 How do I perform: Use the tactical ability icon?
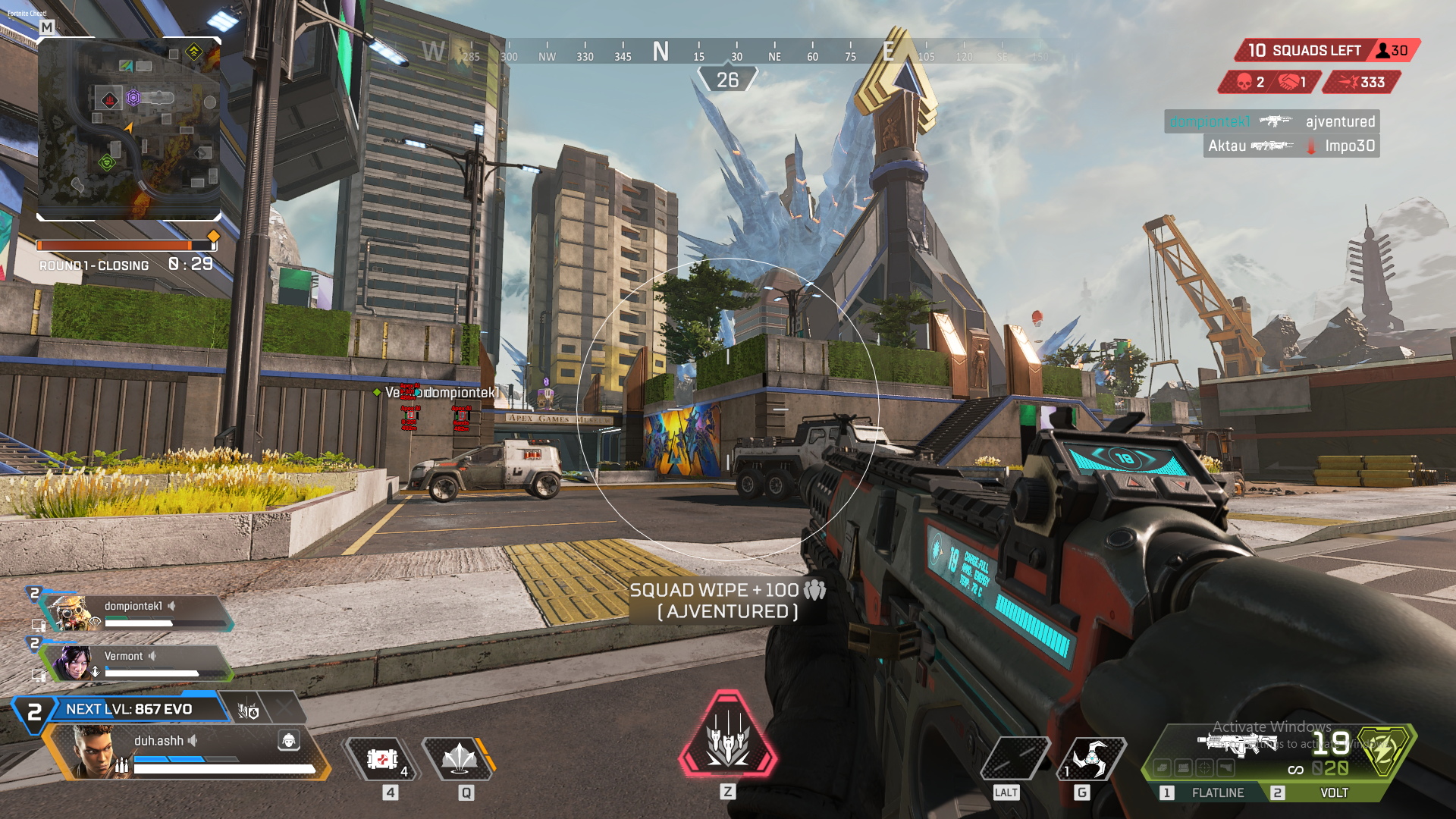[x=459, y=758]
